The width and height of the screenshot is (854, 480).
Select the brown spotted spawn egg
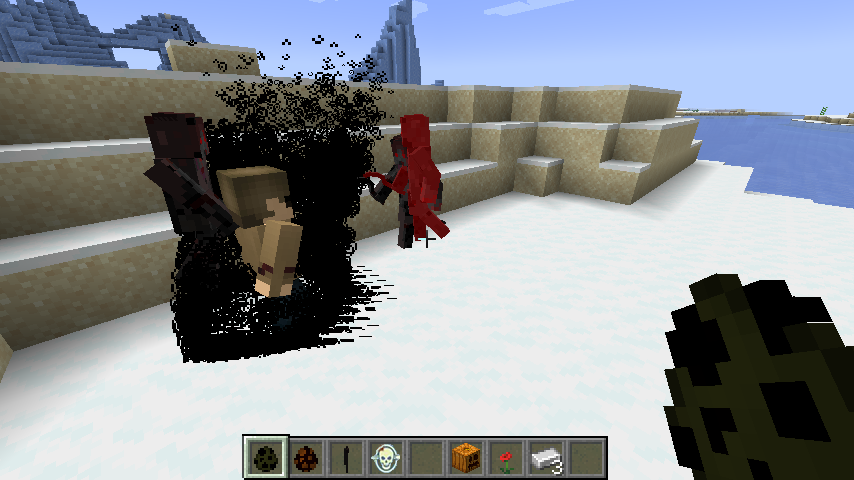(x=306, y=458)
